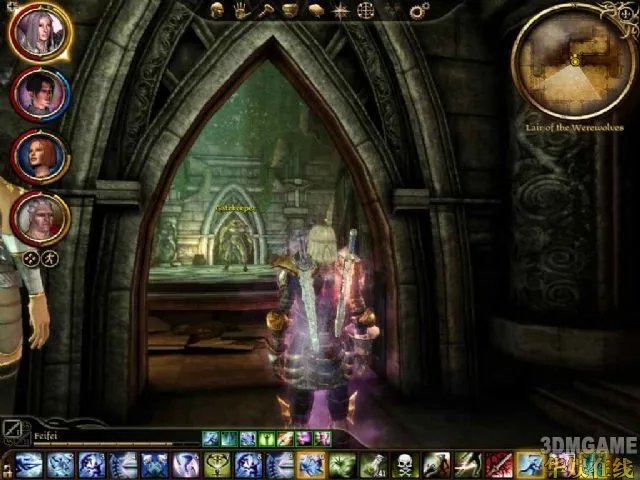640x480 pixels.
Task: Click the select-all party button
Action: 31,258
